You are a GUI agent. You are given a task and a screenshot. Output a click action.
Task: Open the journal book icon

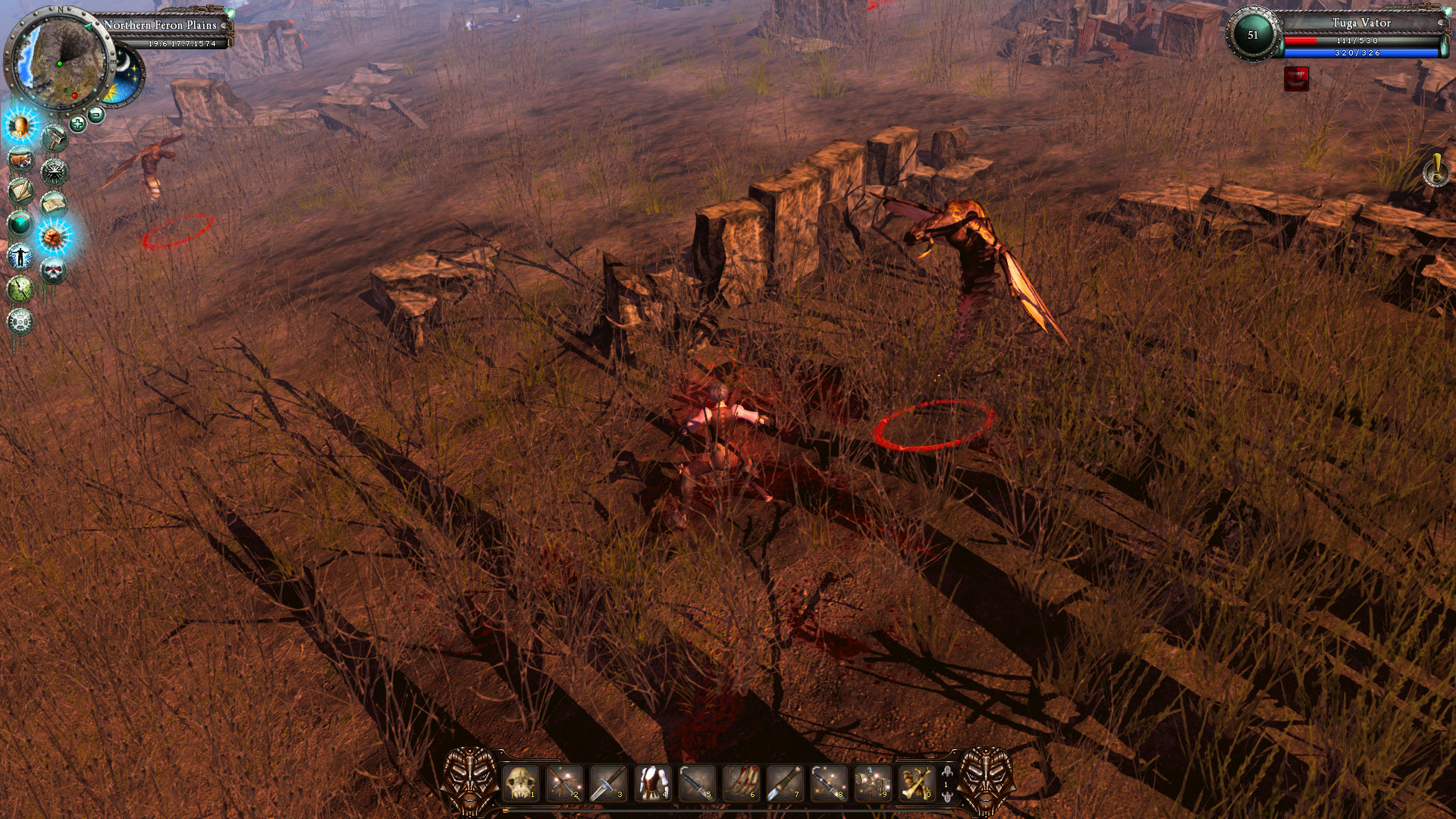[x=53, y=202]
